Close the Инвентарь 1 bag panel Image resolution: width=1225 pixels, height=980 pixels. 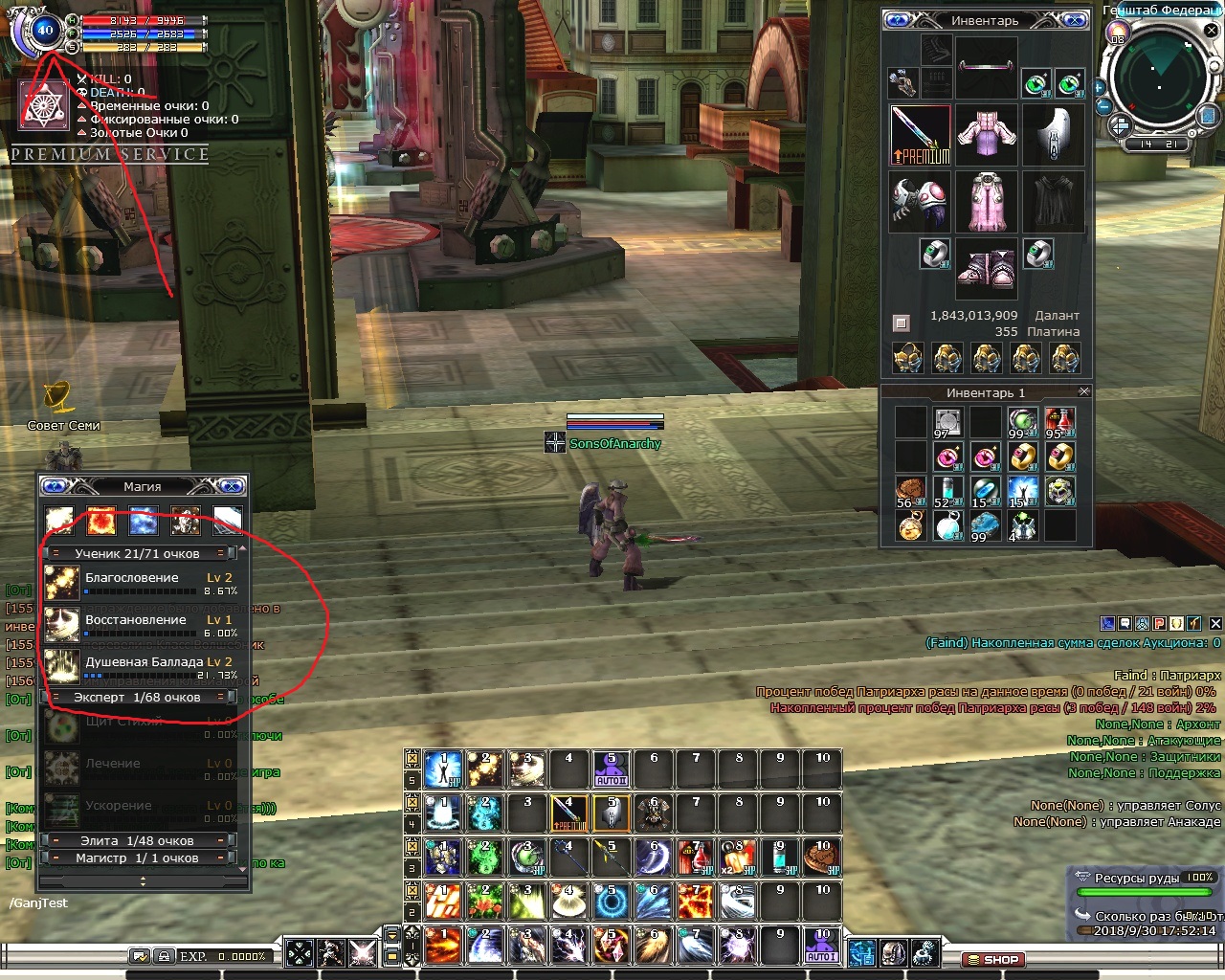[1083, 391]
